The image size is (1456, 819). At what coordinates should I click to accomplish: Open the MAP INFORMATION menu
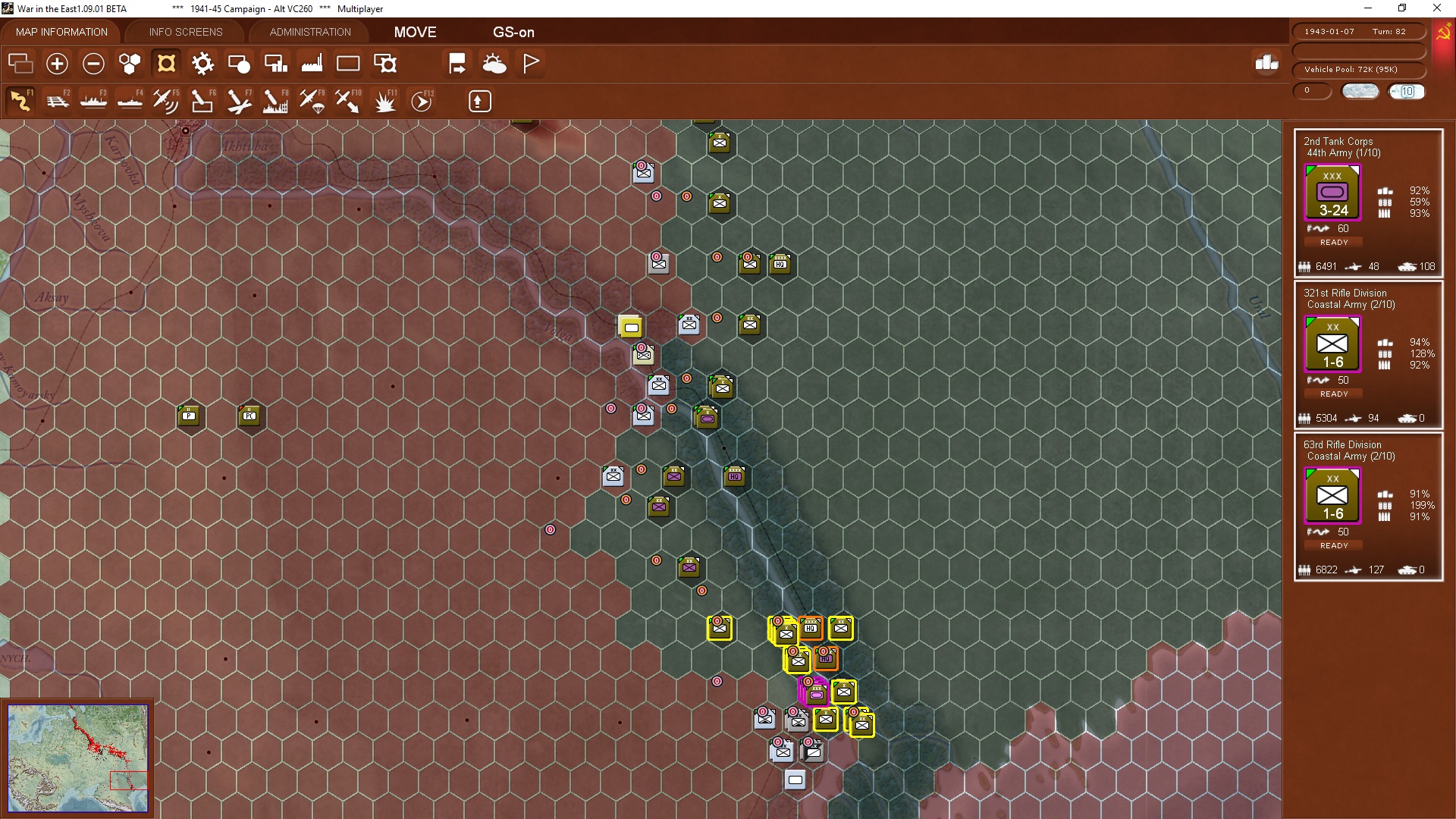tap(61, 32)
